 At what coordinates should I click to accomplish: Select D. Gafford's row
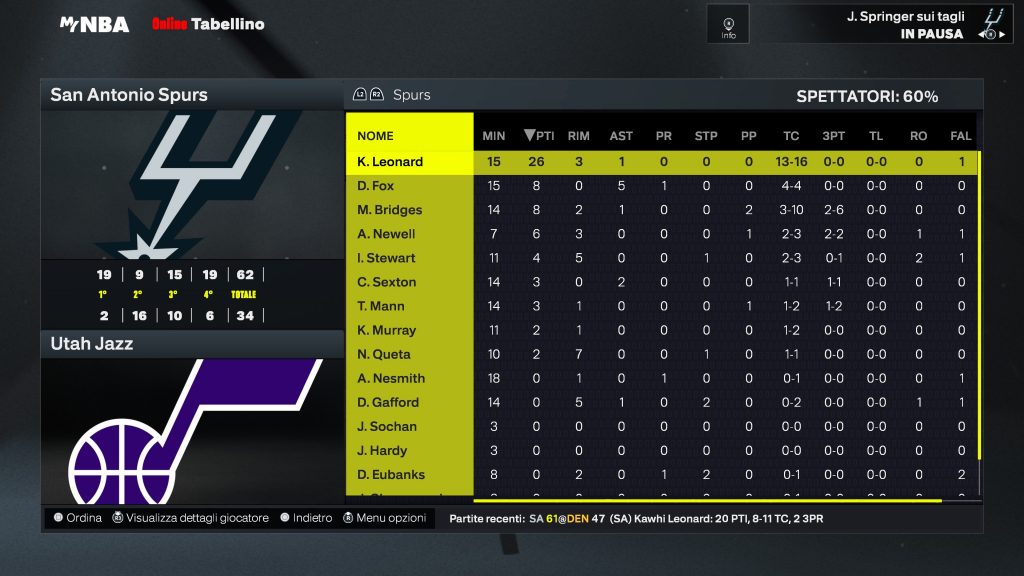tap(388, 402)
